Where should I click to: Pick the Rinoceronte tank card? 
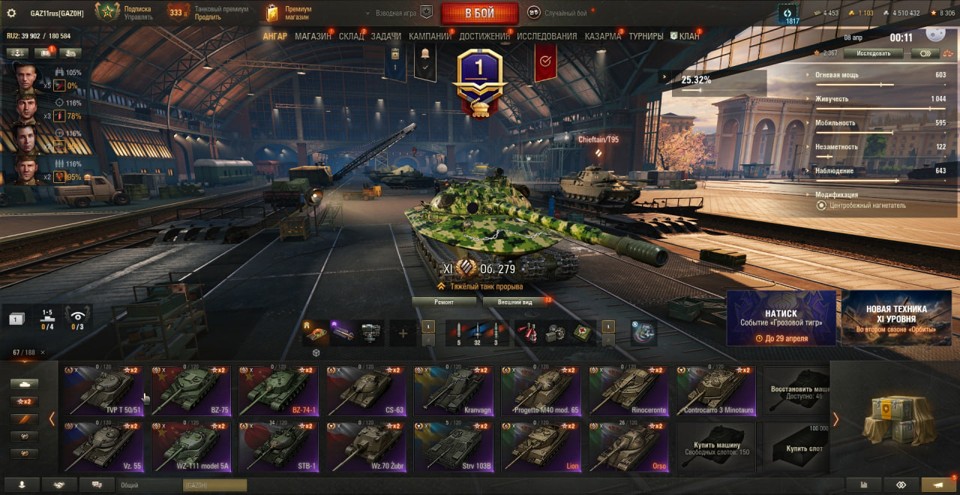629,390
